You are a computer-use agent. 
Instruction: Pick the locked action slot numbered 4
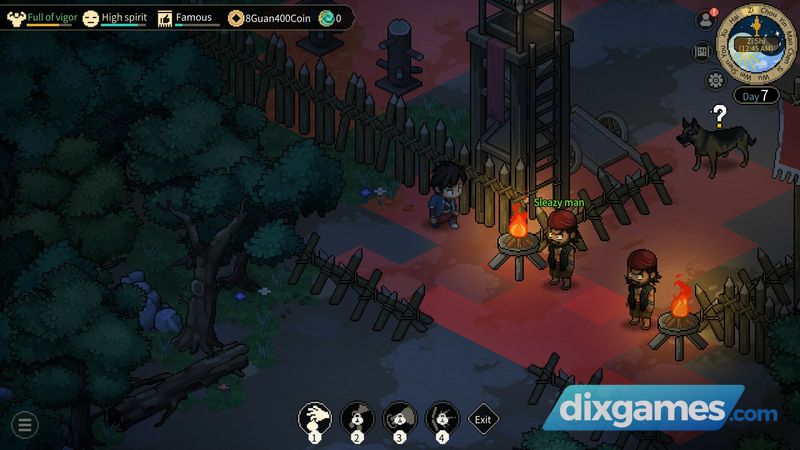pyautogui.click(x=441, y=418)
